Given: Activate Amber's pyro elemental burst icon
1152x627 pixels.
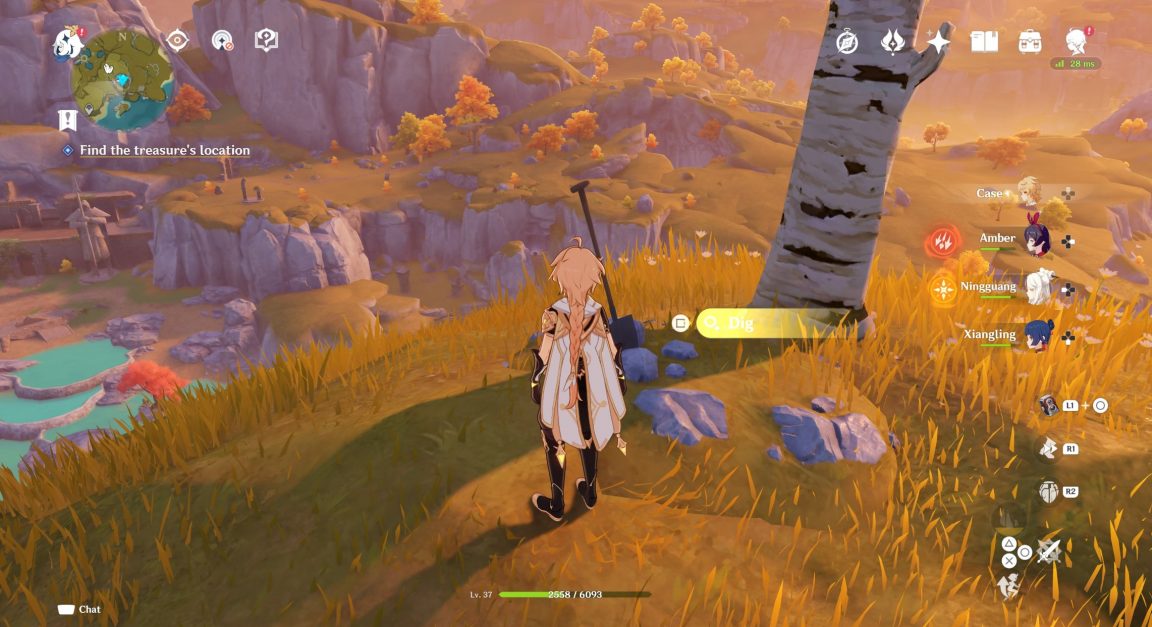Looking at the screenshot, I should point(942,241).
